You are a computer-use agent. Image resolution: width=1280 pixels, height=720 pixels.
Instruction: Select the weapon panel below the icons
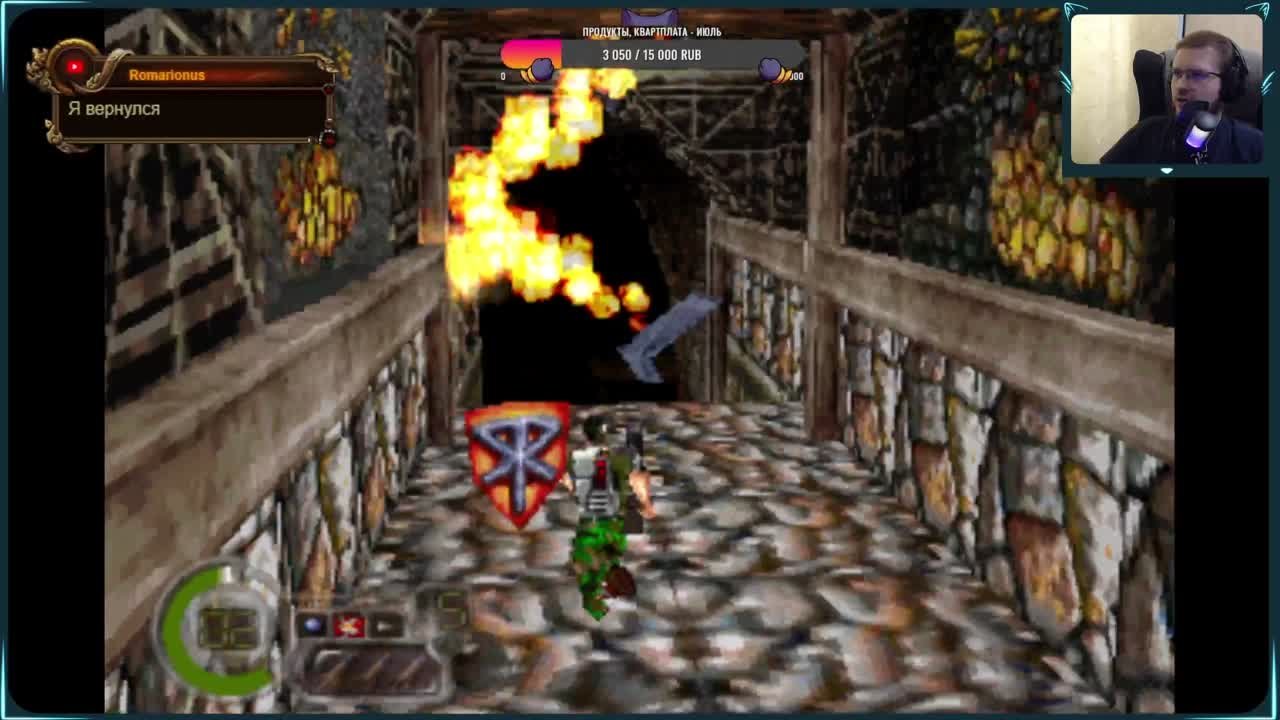[374, 668]
